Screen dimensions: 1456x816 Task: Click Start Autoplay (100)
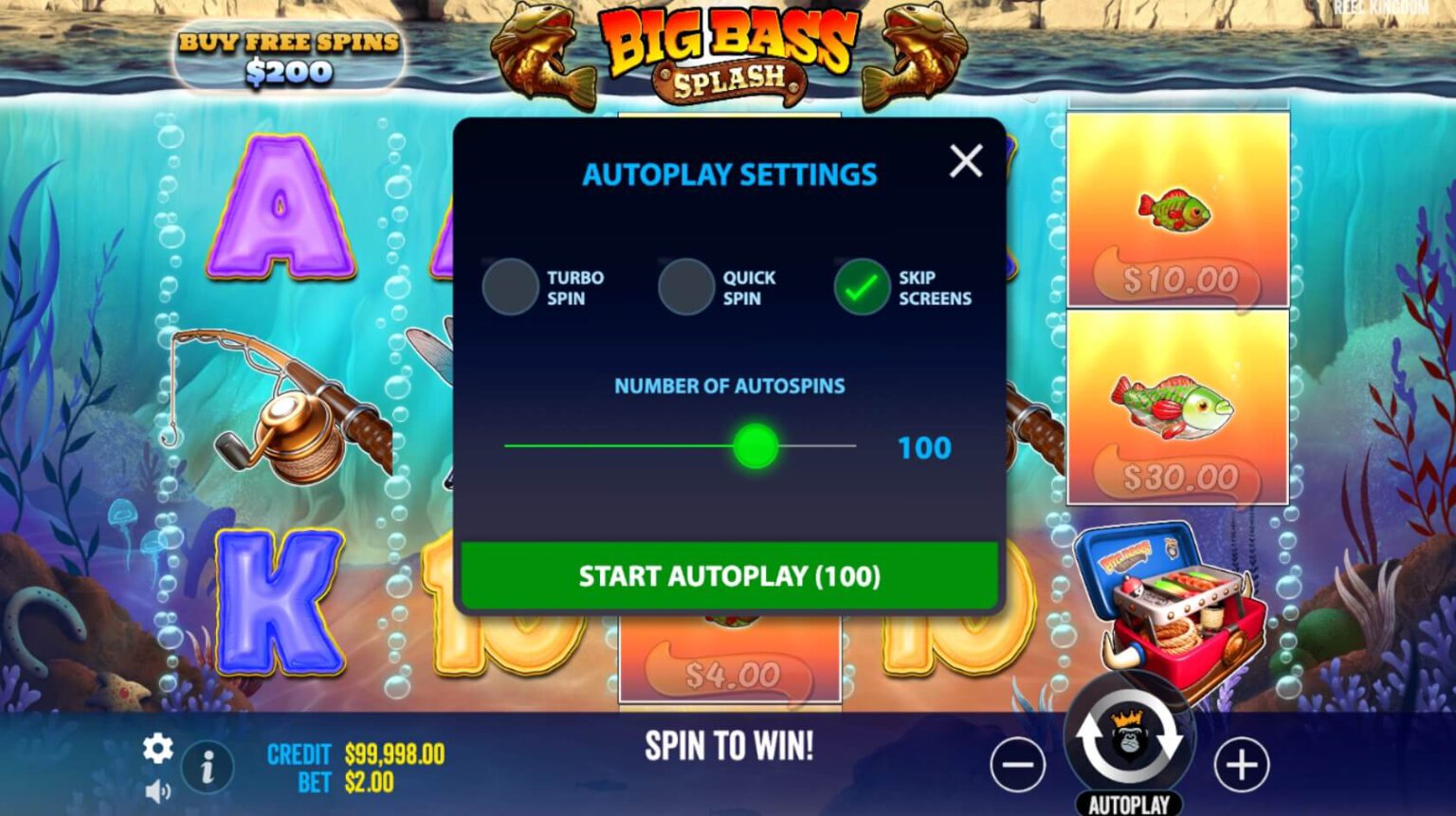pos(728,574)
